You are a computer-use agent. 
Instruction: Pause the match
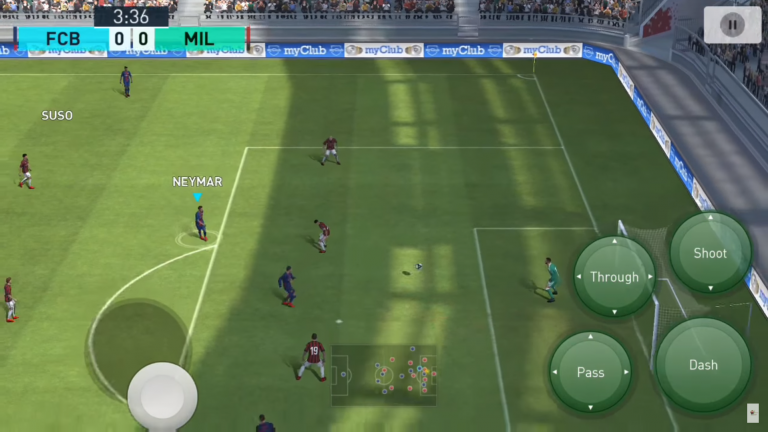tap(732, 25)
